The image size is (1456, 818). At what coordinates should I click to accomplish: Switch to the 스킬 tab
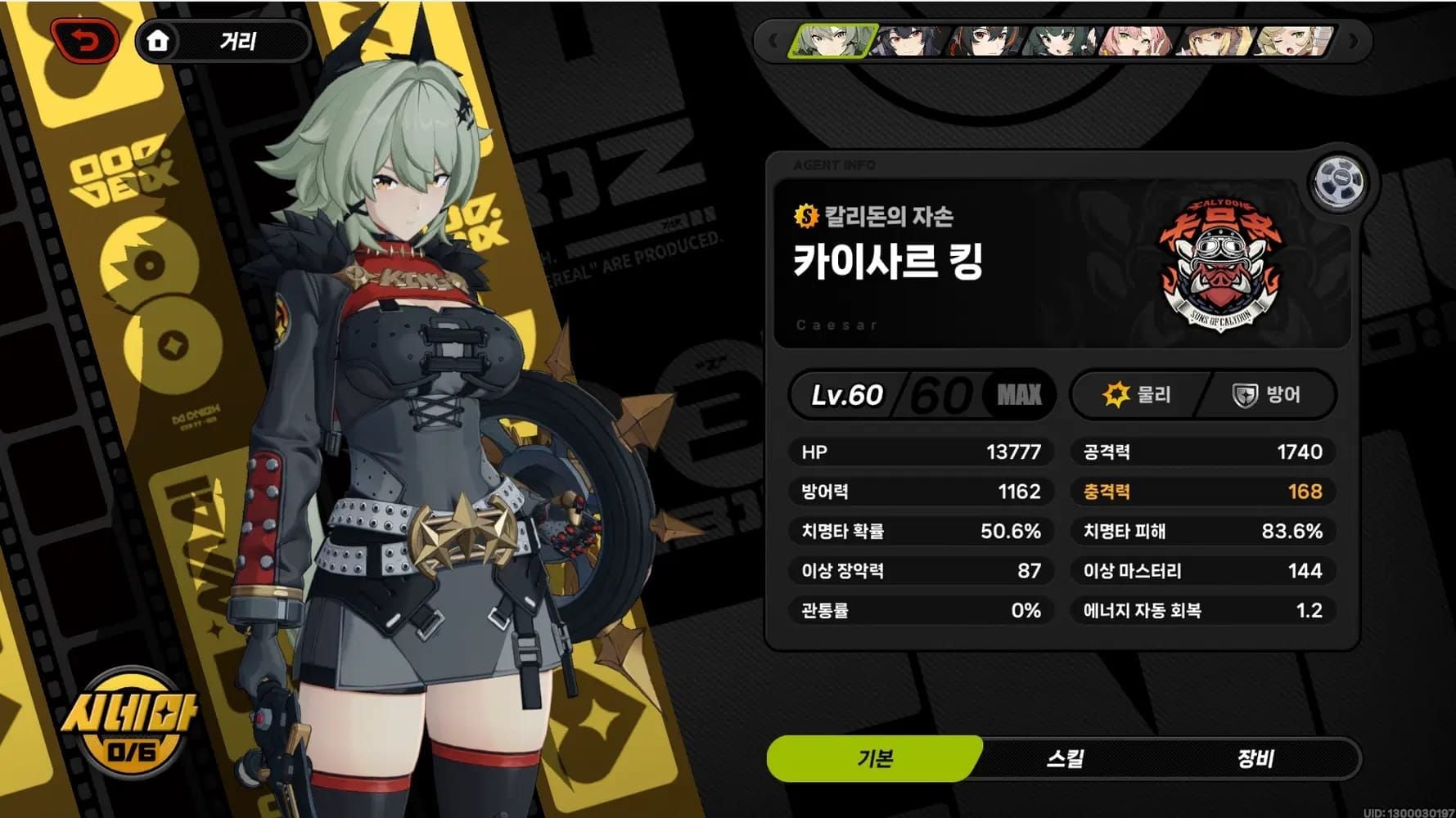click(x=1065, y=758)
